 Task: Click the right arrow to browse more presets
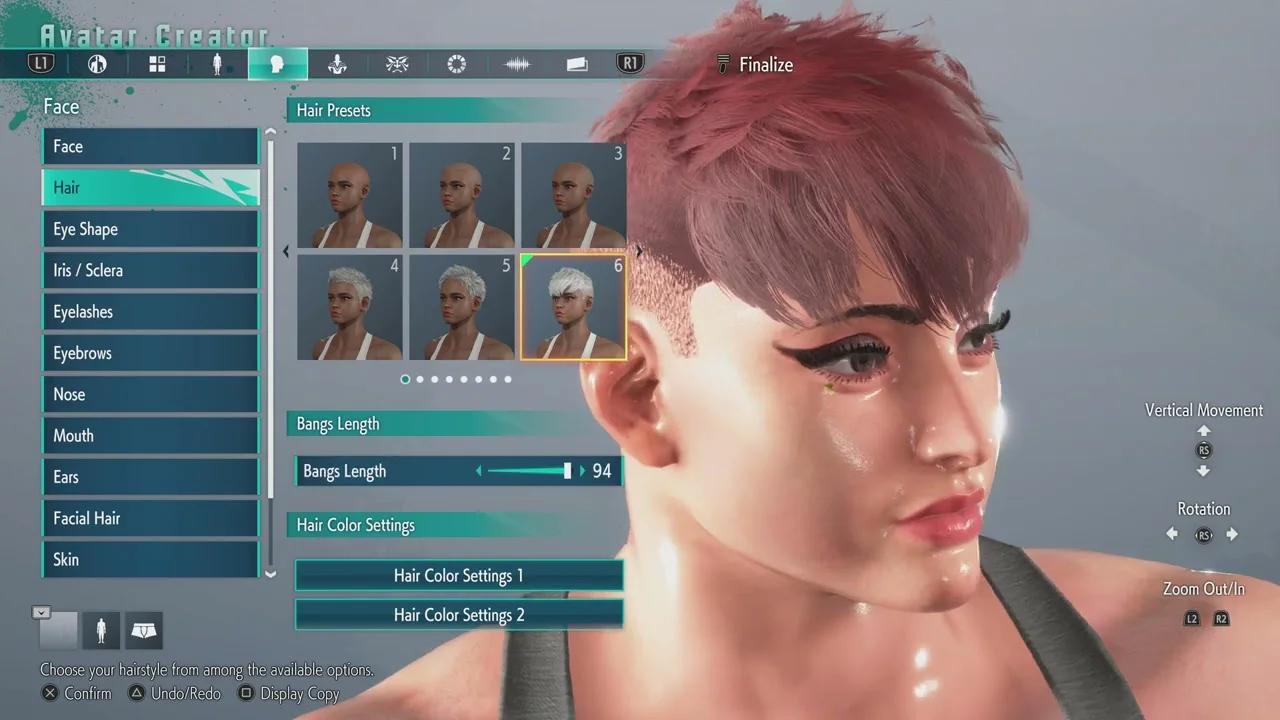click(638, 251)
